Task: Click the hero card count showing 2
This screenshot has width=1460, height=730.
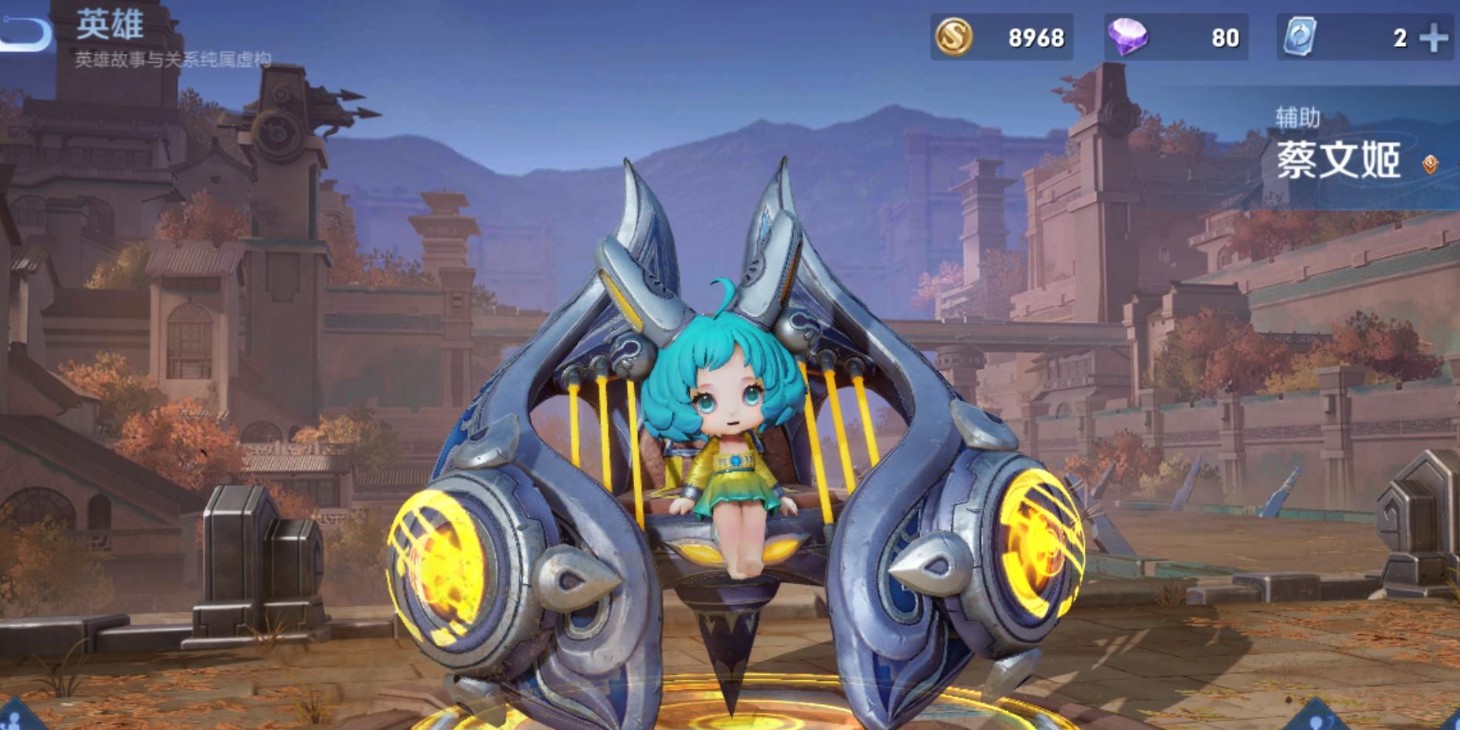Action: (1399, 37)
